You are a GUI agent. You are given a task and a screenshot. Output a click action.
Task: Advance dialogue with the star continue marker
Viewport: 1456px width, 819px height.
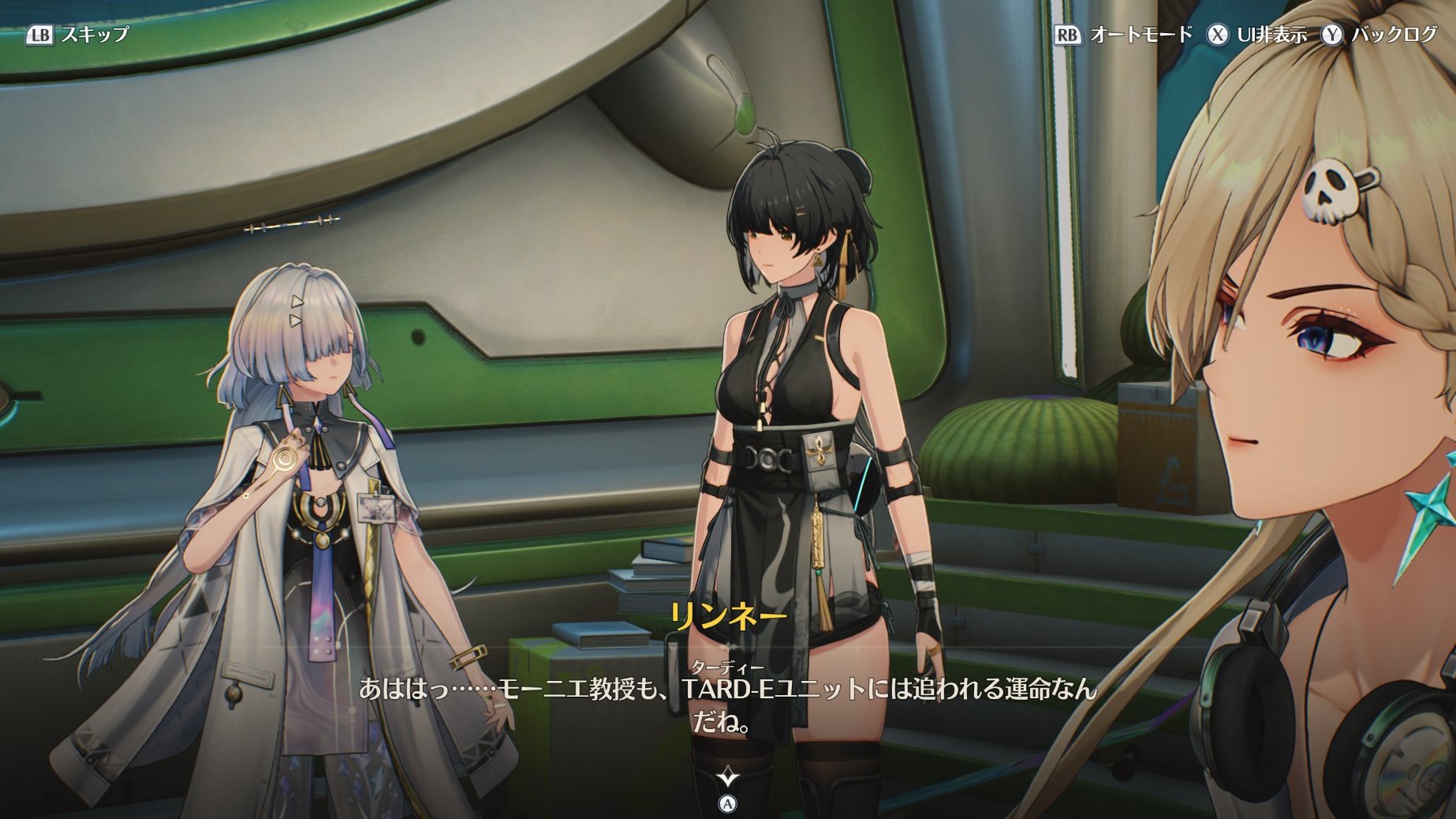(x=727, y=778)
